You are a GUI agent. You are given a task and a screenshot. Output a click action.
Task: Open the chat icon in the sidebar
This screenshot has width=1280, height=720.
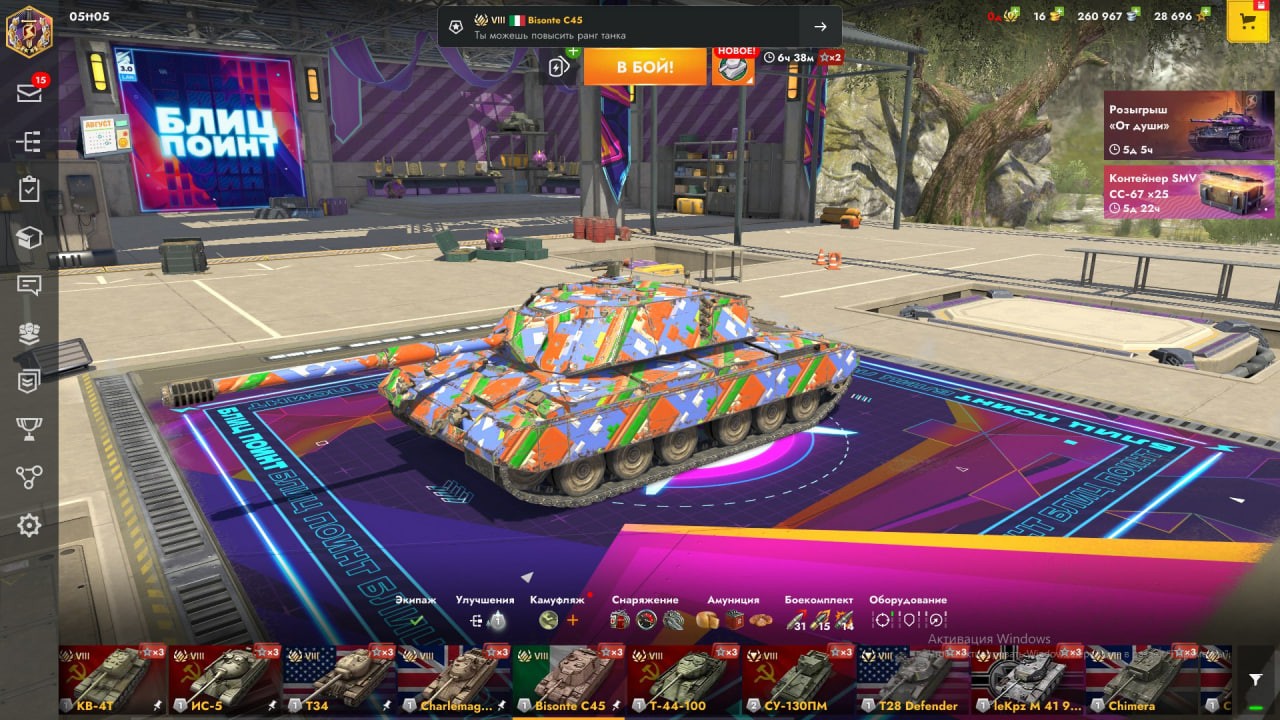(29, 285)
